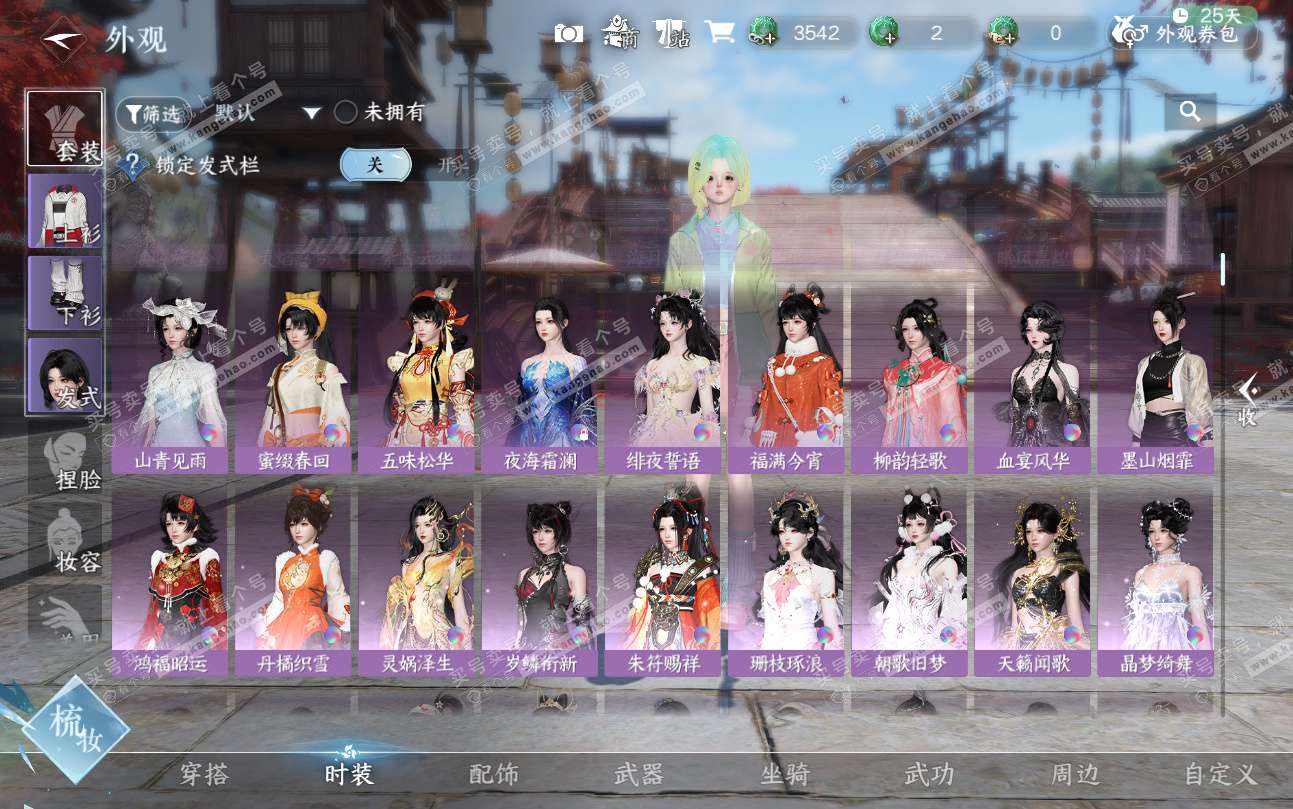Open the shopping cart
The image size is (1293, 809).
tap(719, 33)
